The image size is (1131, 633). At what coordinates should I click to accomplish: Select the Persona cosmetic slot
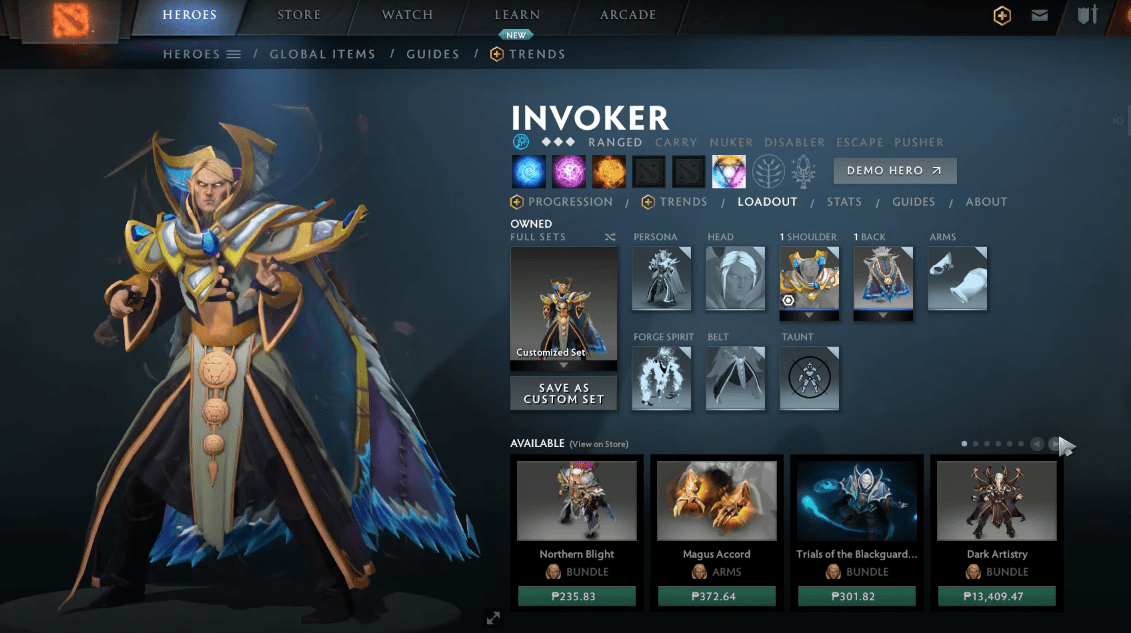pos(661,278)
